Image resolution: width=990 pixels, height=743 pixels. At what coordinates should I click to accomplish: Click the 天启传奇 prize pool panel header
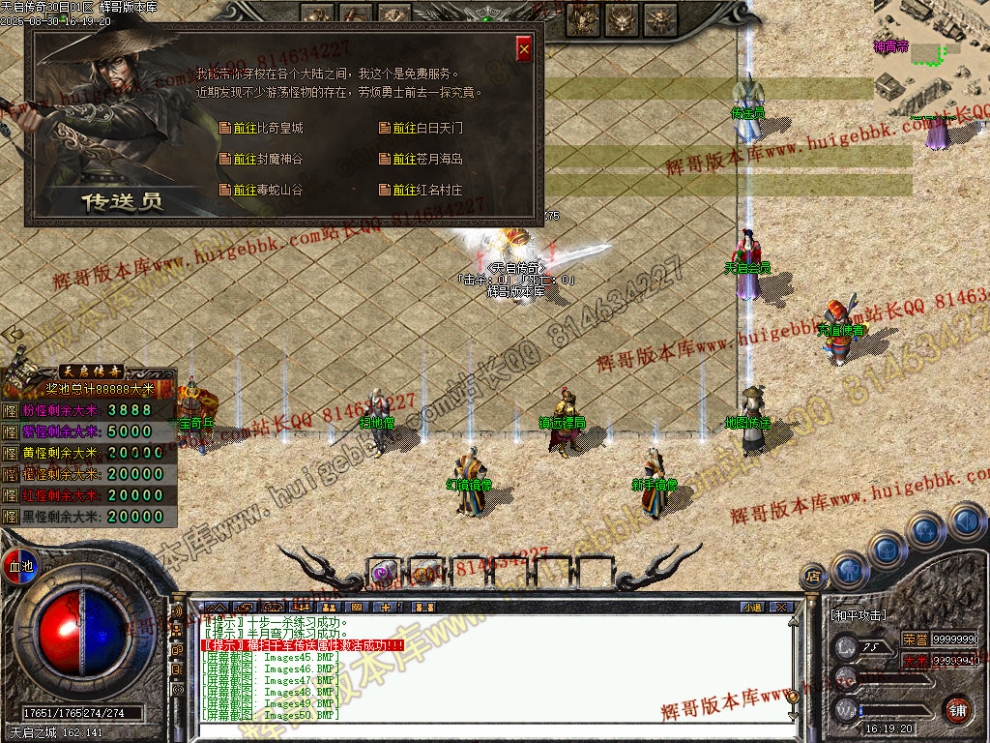coord(90,369)
